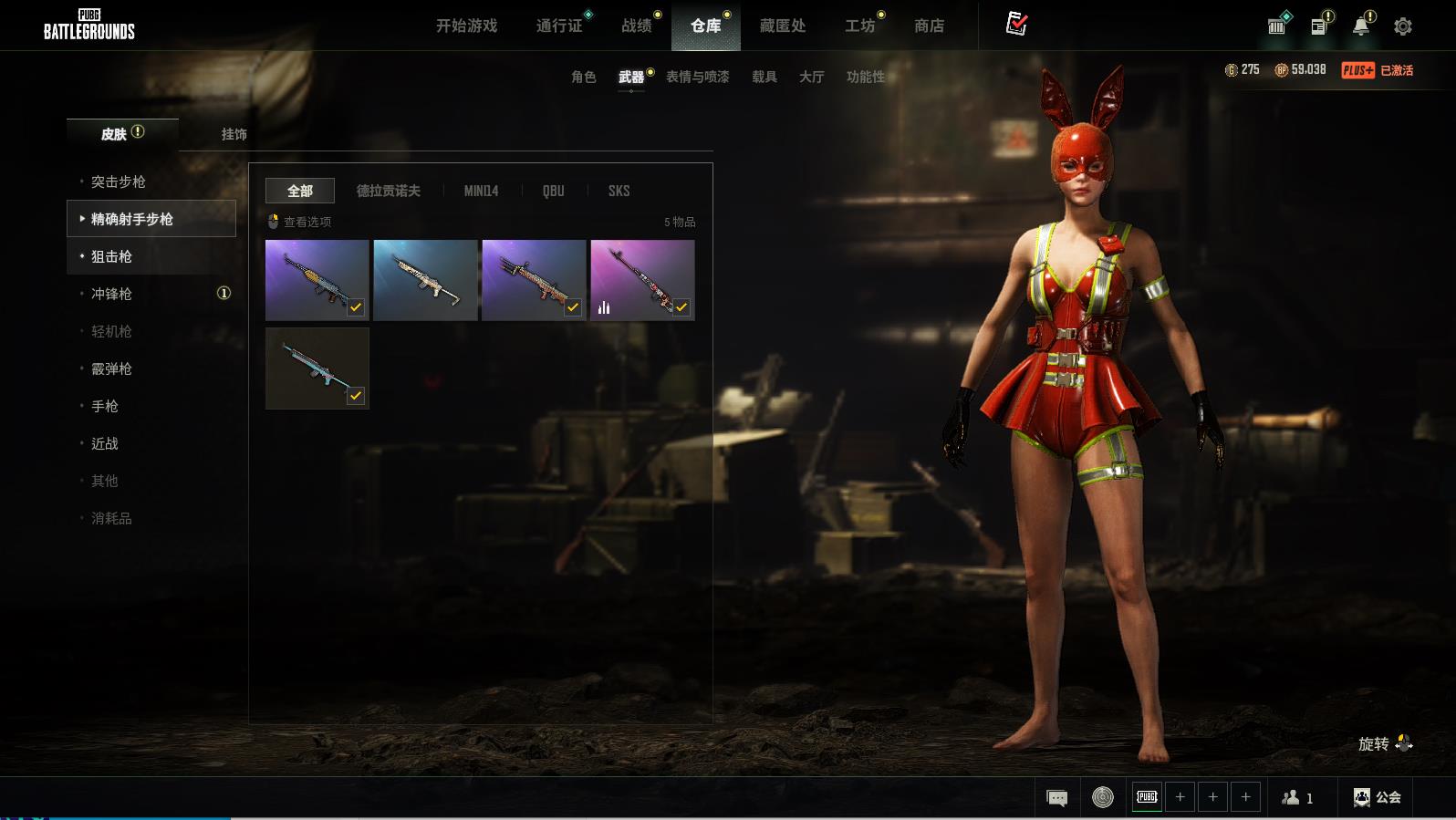Open the 工坊 workshop tab
The width and height of the screenshot is (1456, 820).
pyautogui.click(x=859, y=26)
